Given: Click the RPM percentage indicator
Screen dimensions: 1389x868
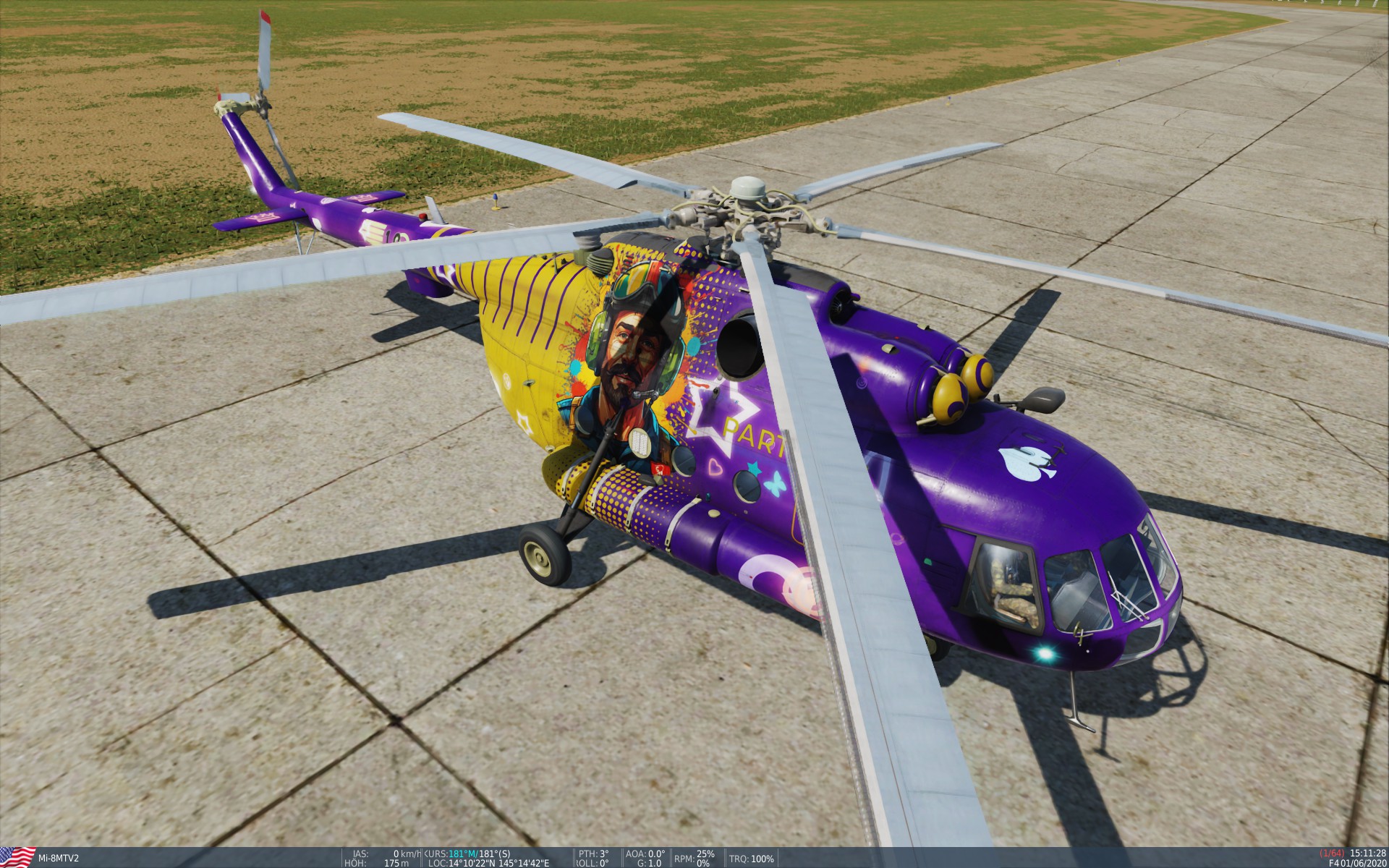Looking at the screenshot, I should coord(694,853).
